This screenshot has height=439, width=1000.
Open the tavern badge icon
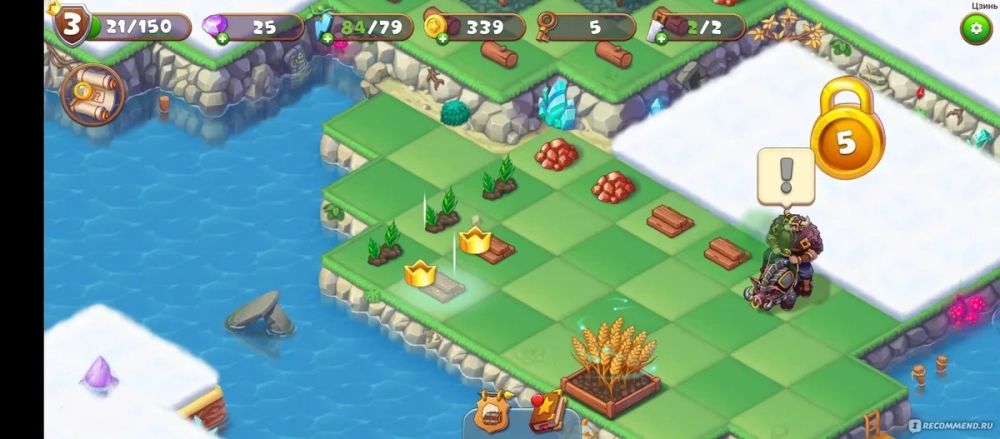493,411
